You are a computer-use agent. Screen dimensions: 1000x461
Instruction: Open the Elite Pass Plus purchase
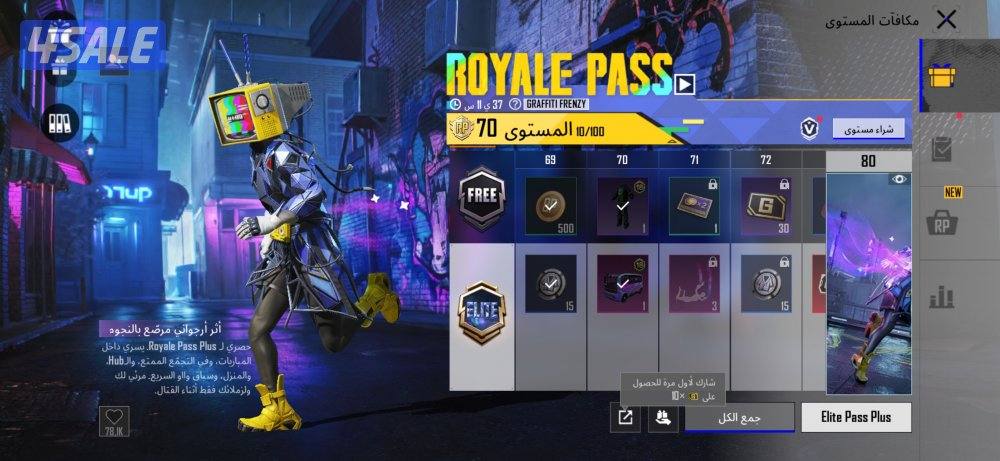(x=856, y=417)
